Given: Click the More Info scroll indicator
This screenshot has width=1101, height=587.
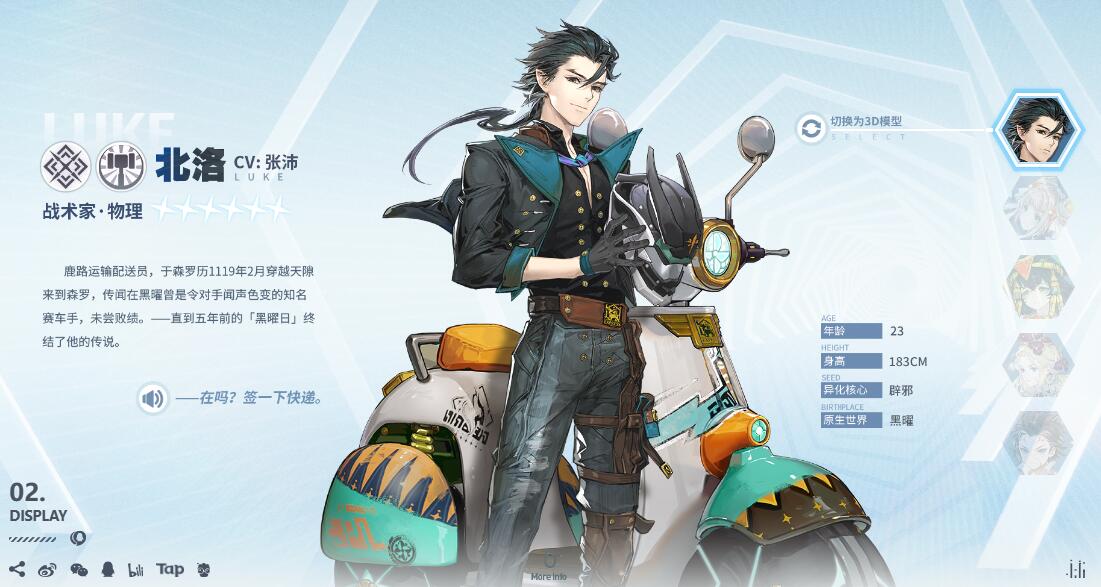Looking at the screenshot, I should click(x=548, y=567).
